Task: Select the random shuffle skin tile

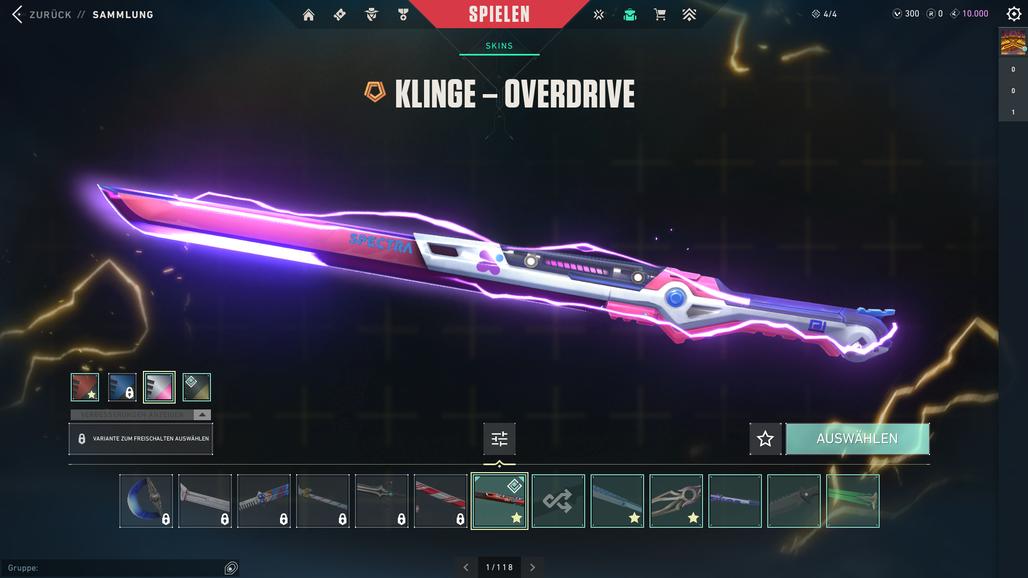Action: coord(558,500)
